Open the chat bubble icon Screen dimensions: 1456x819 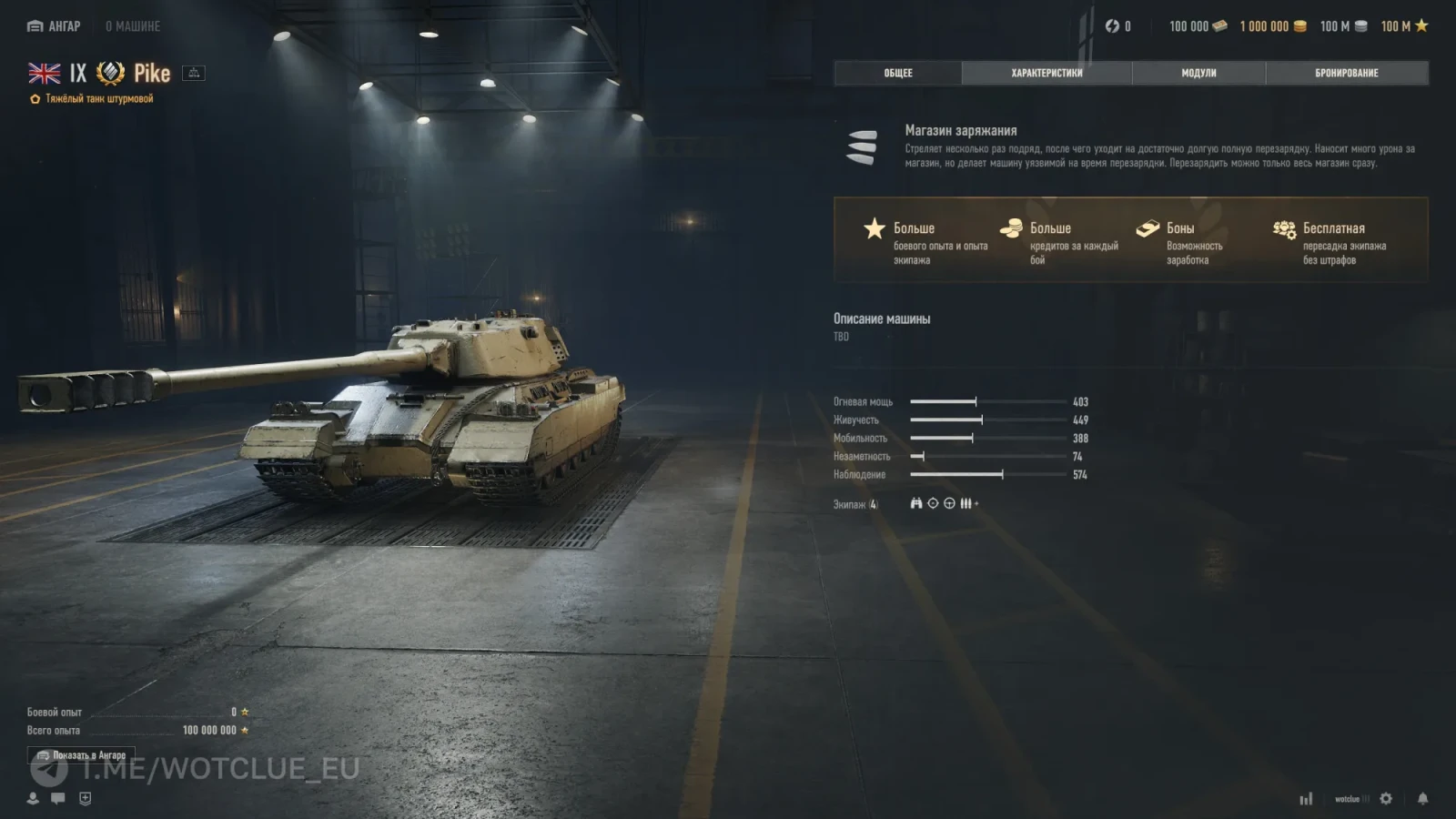click(57, 799)
